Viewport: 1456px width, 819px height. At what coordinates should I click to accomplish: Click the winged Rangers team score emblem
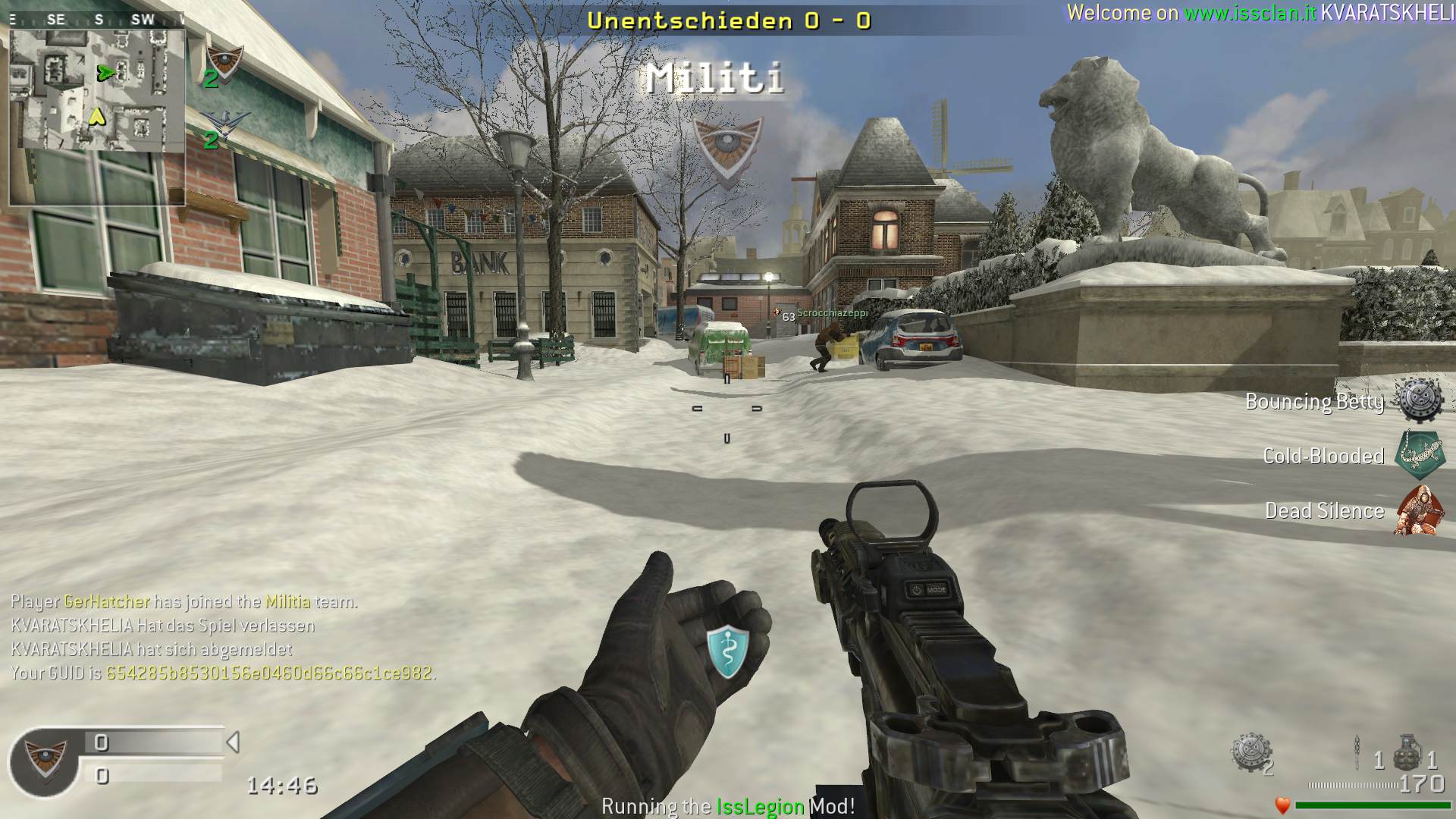coord(221,123)
